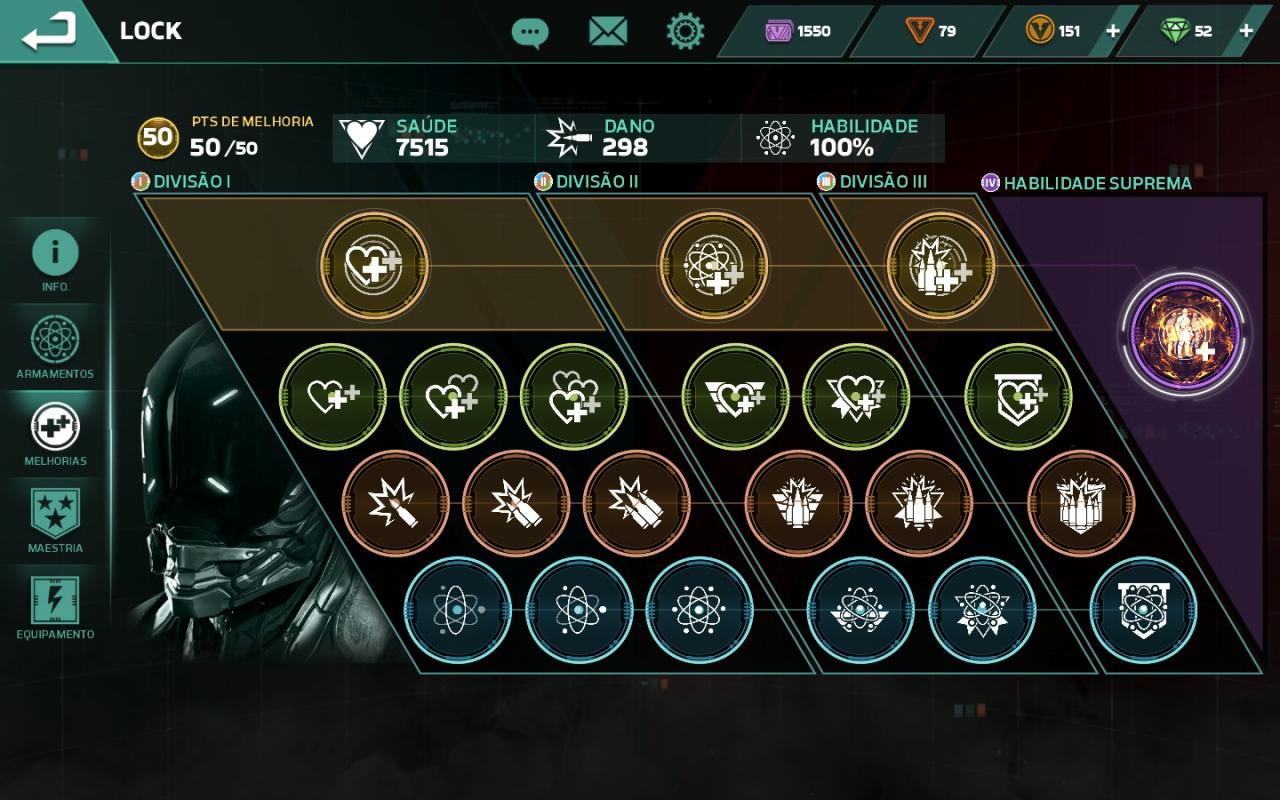Select the Melhorias tab
Viewport: 1280px width, 800px height.
coord(55,434)
